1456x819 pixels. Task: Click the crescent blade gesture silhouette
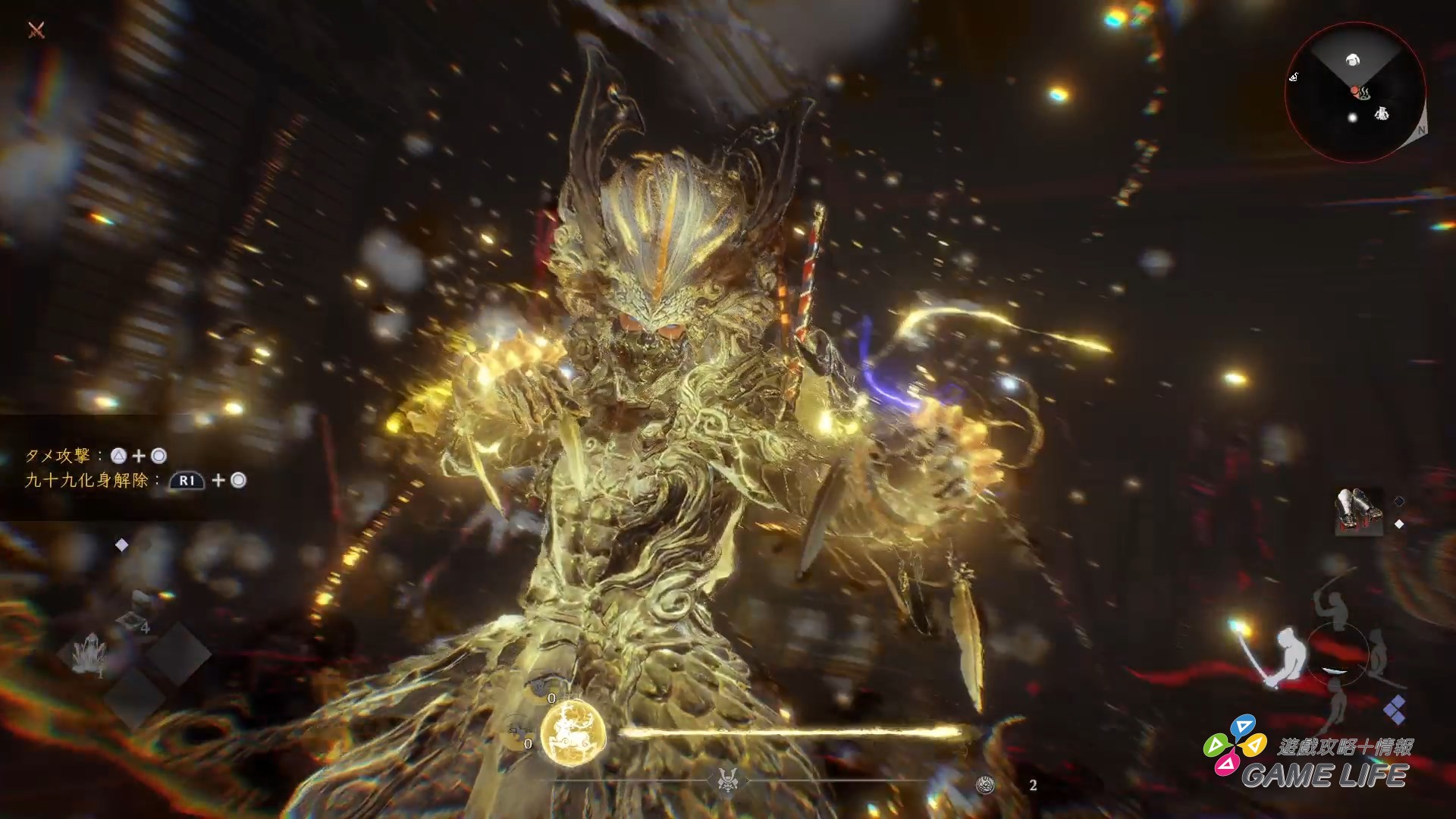pos(1334,670)
